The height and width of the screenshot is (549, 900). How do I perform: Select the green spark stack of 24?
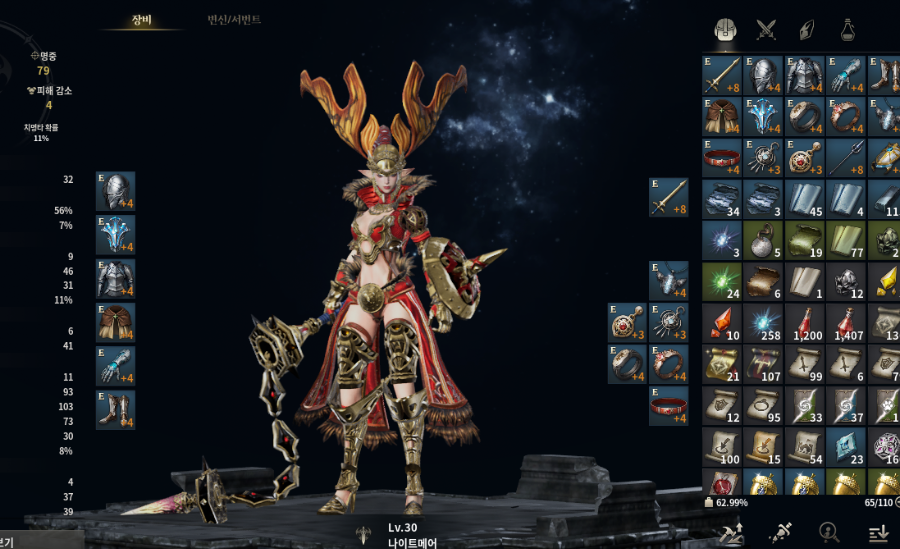pyautogui.click(x=722, y=281)
